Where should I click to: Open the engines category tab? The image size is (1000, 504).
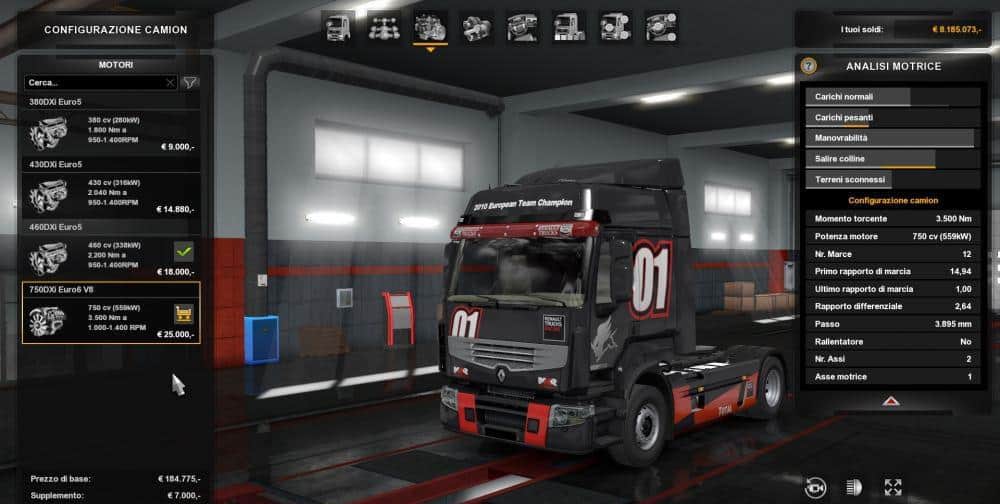click(x=430, y=27)
